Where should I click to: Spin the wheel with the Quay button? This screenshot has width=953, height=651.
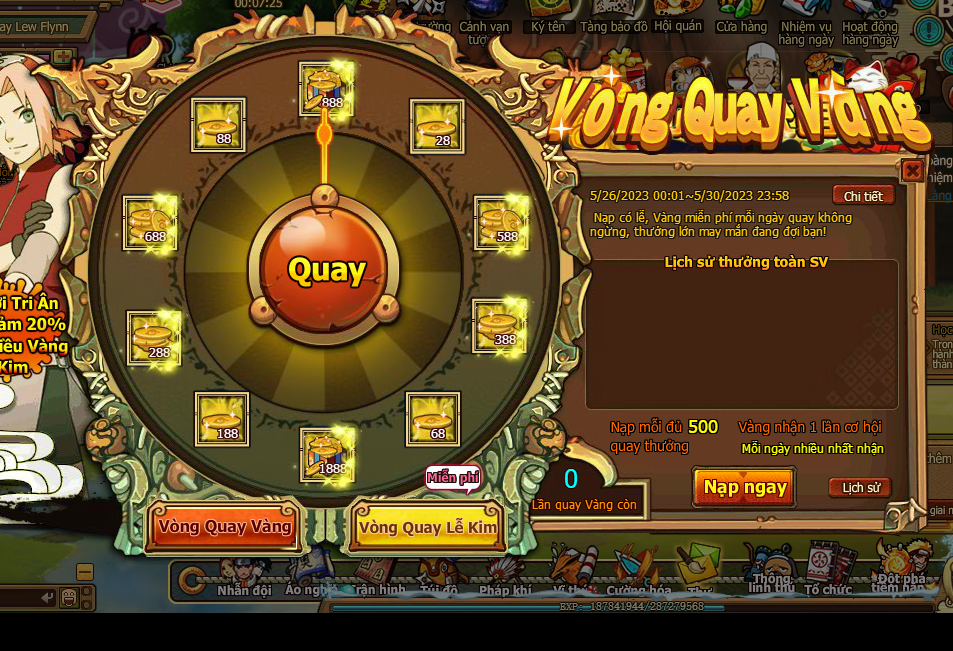326,269
